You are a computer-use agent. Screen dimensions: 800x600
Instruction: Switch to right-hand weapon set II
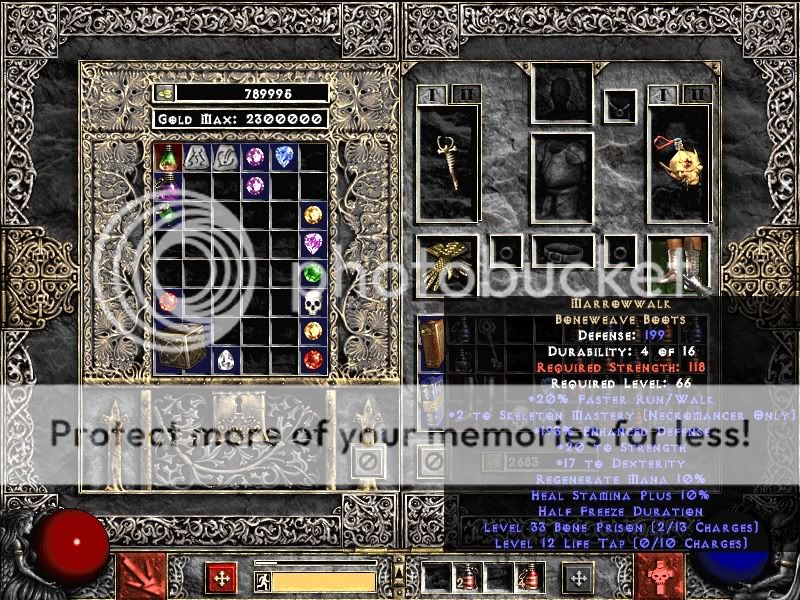[698, 95]
